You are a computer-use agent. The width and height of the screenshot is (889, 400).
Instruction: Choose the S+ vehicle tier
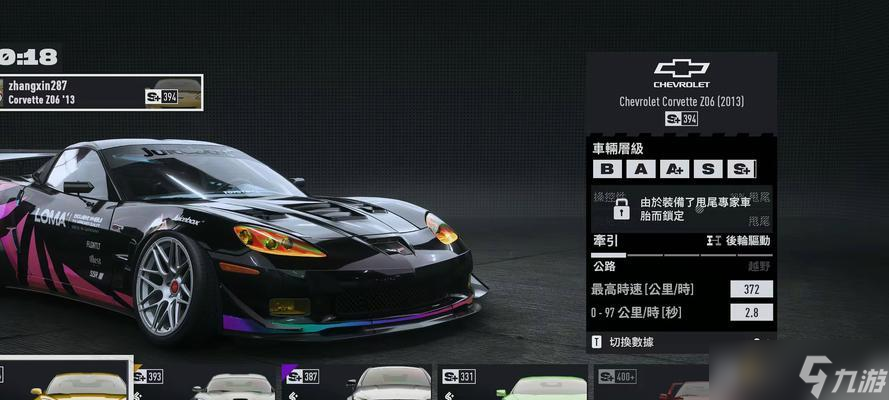(741, 169)
